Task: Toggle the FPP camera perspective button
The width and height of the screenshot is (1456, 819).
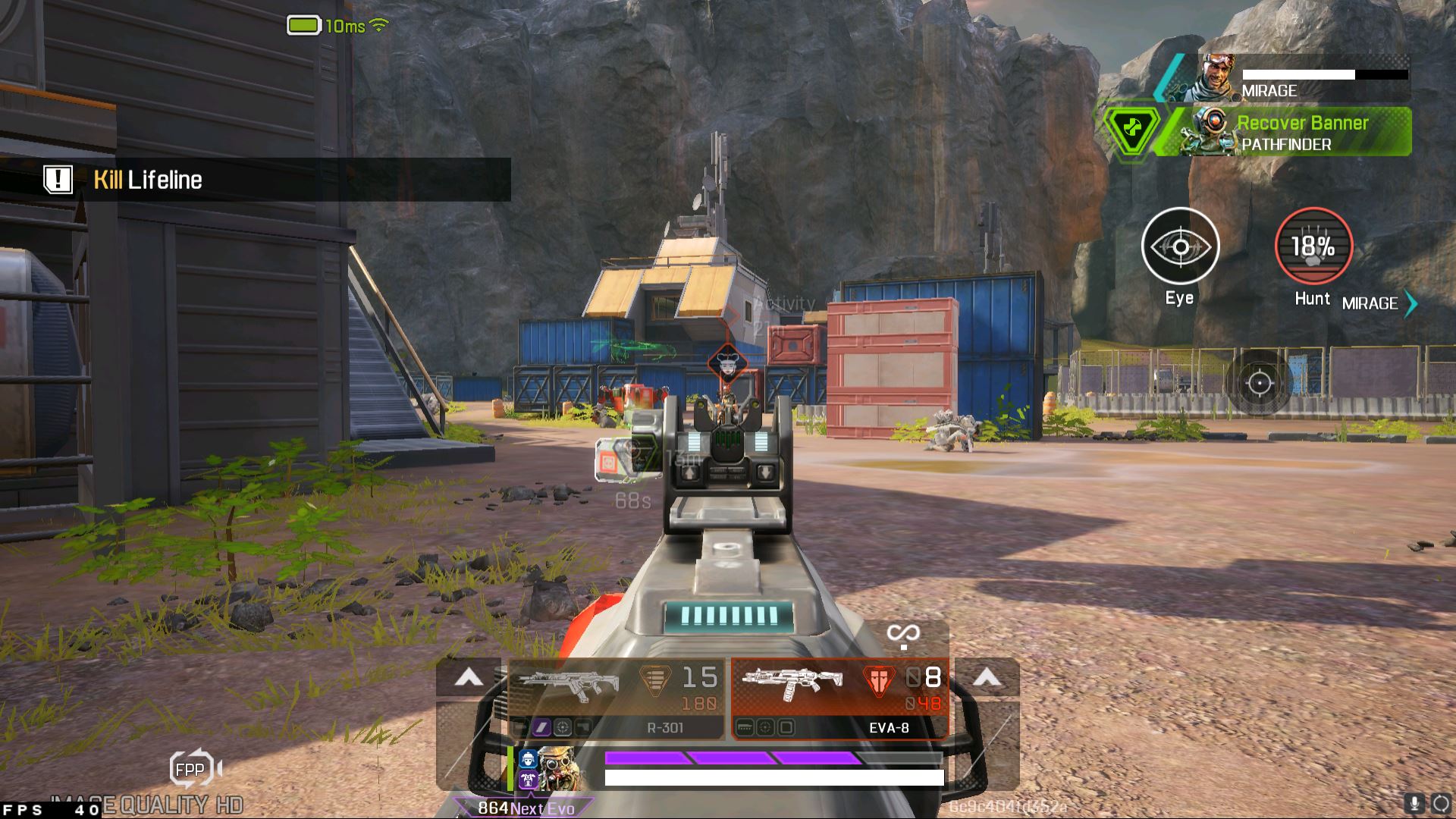Action: coord(191,770)
